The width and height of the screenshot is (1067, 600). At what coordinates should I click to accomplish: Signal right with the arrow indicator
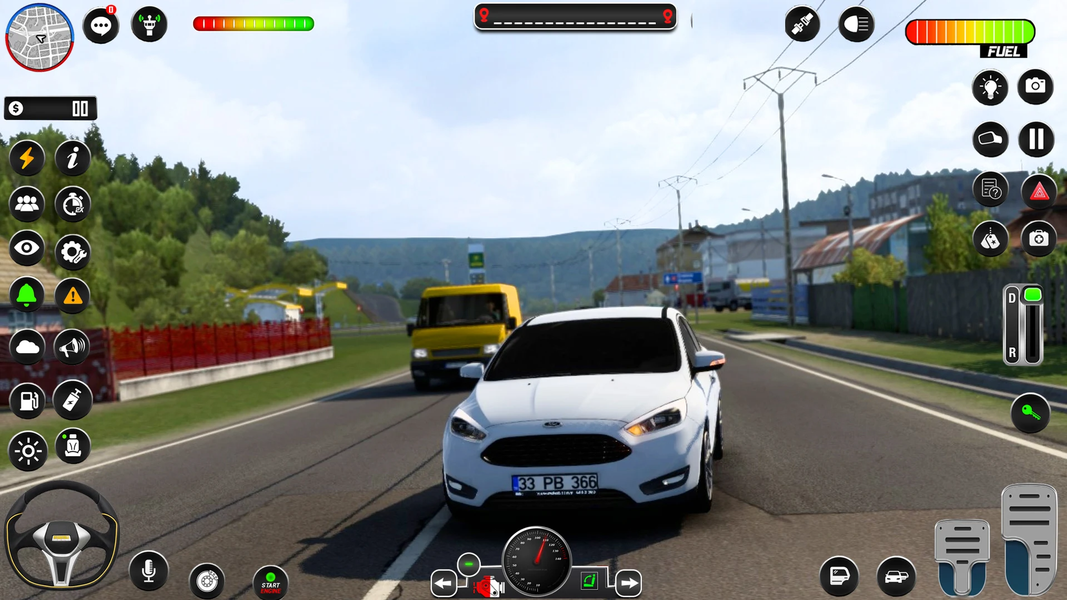pos(627,583)
